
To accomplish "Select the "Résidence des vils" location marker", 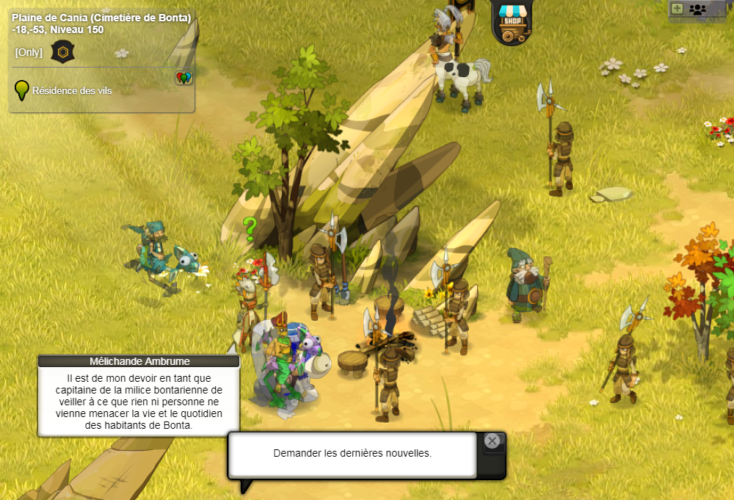I will 20,90.
